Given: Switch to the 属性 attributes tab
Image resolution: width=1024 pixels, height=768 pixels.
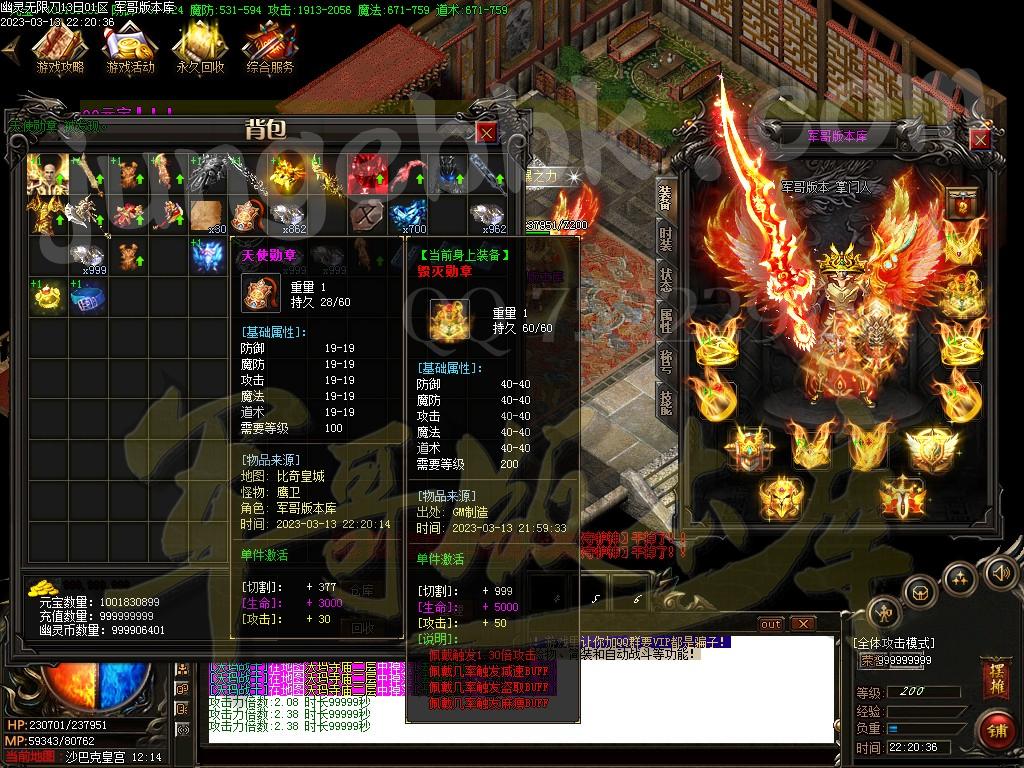Looking at the screenshot, I should pos(666,319).
